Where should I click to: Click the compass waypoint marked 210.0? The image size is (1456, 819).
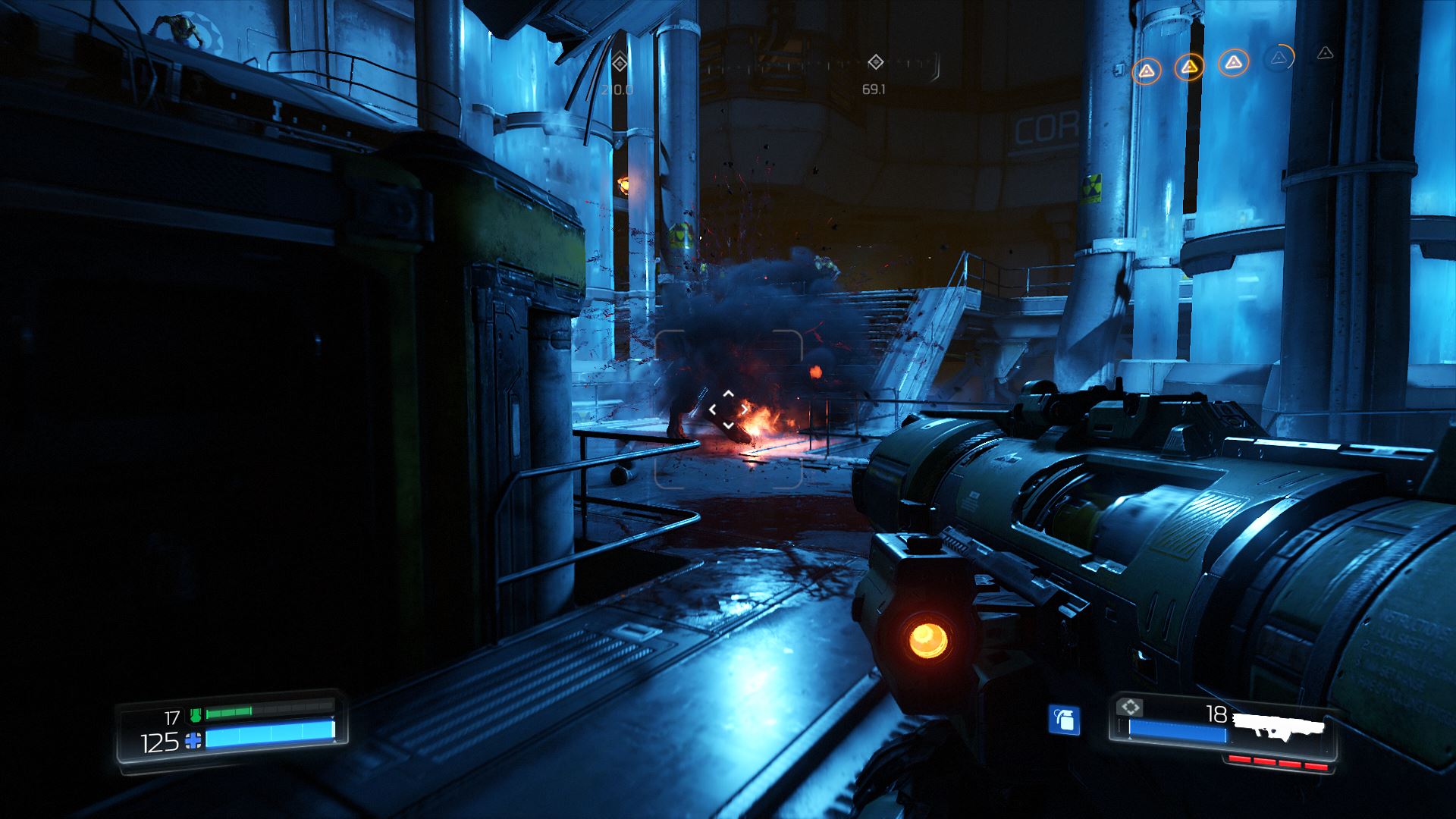coord(620,63)
